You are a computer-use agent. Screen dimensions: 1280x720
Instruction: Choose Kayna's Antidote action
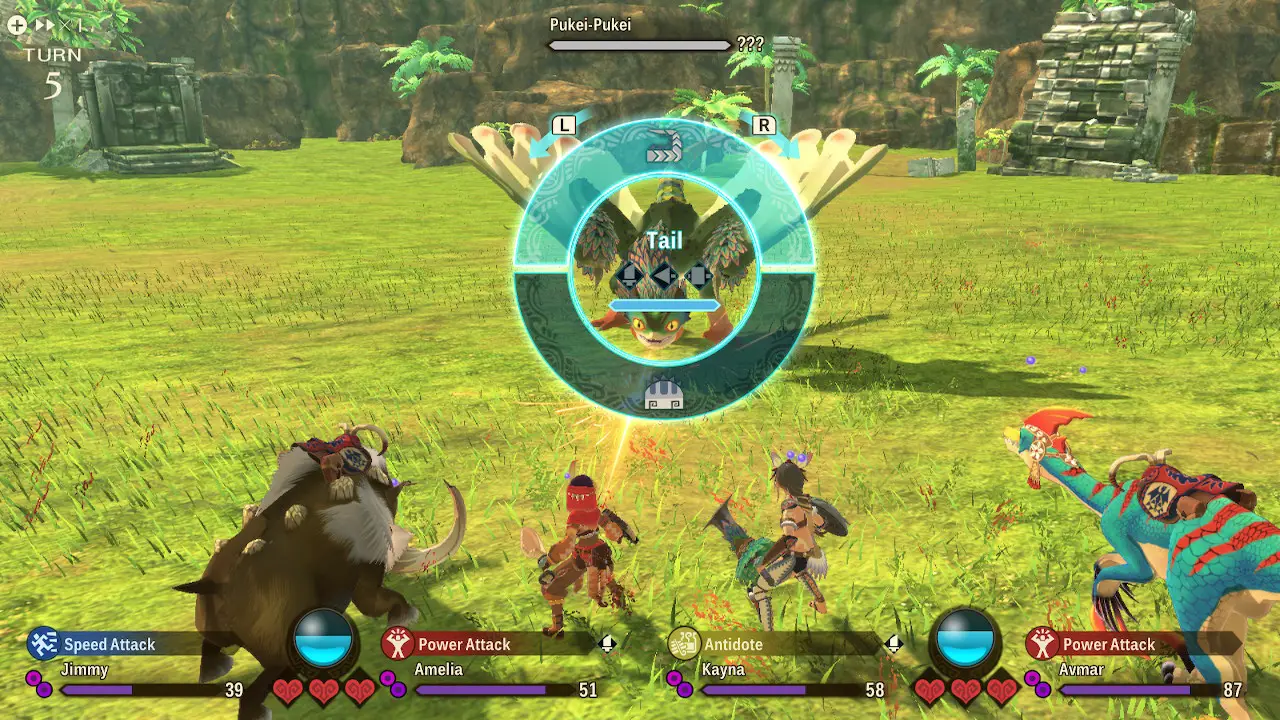(x=733, y=645)
